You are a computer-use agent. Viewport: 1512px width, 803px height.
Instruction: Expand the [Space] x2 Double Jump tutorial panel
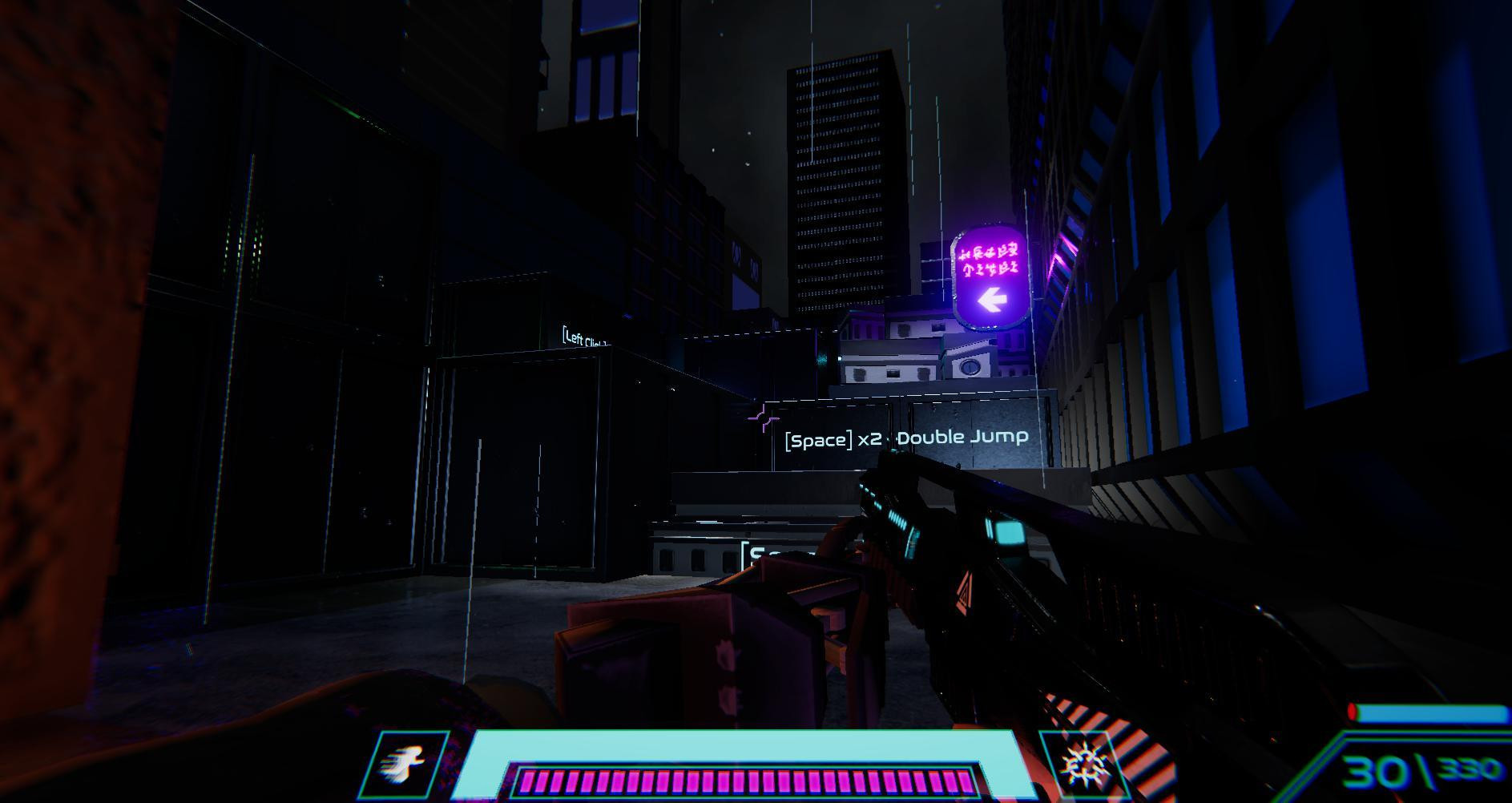(904, 438)
